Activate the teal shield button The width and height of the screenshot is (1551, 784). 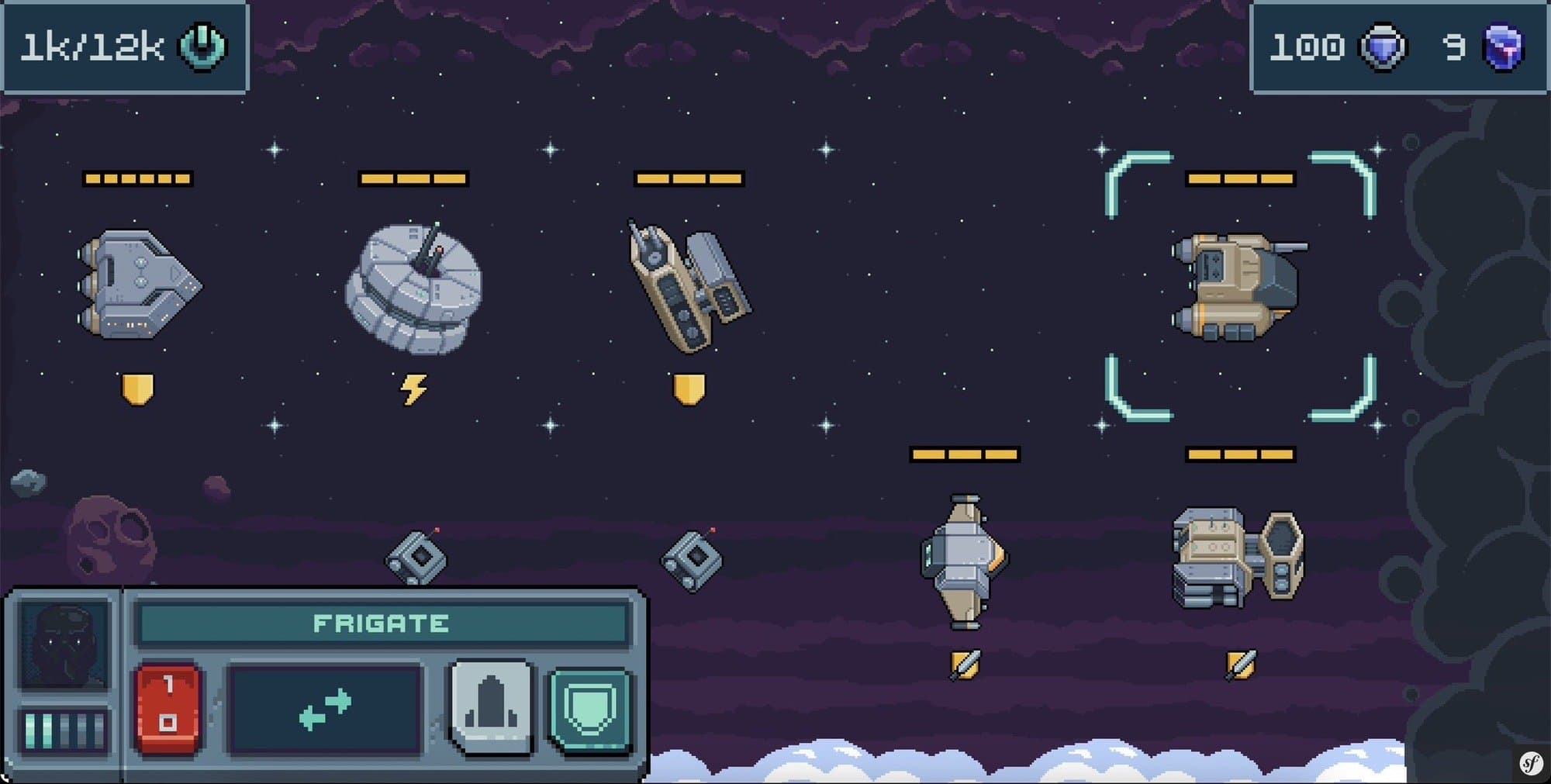(590, 709)
